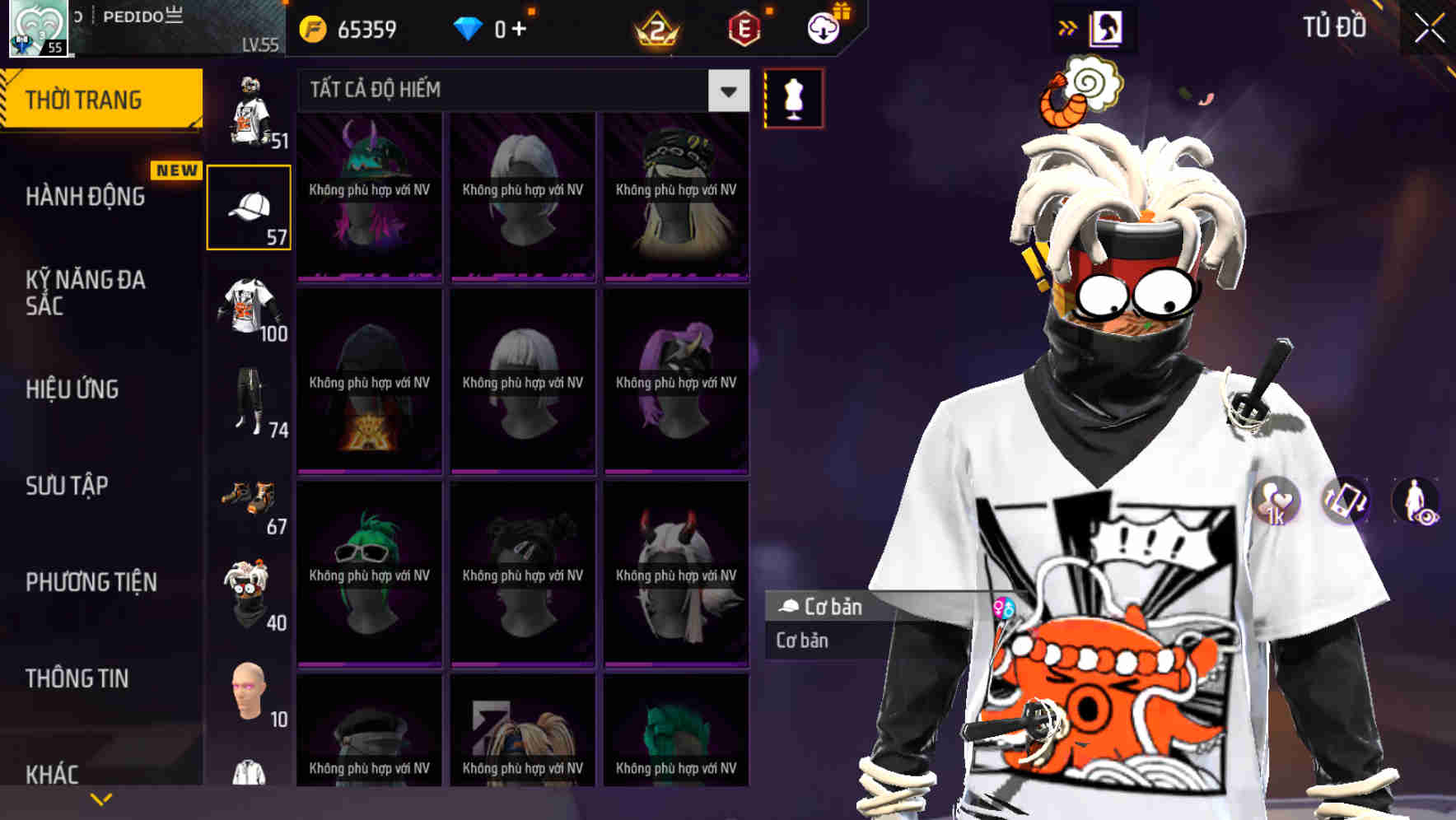Switch to the HÀNH ĐỘNG tab
The height and width of the screenshot is (820, 1456).
click(87, 197)
